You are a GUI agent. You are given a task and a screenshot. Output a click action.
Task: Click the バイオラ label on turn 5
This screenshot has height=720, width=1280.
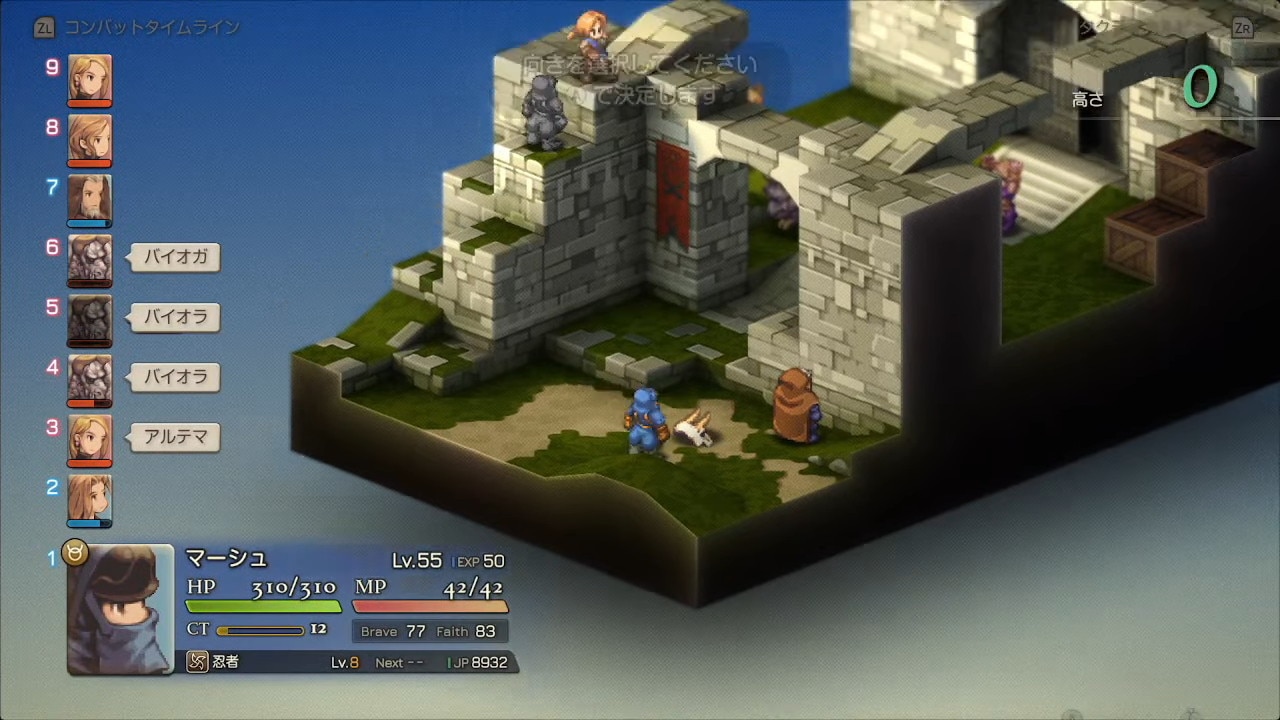click(176, 317)
